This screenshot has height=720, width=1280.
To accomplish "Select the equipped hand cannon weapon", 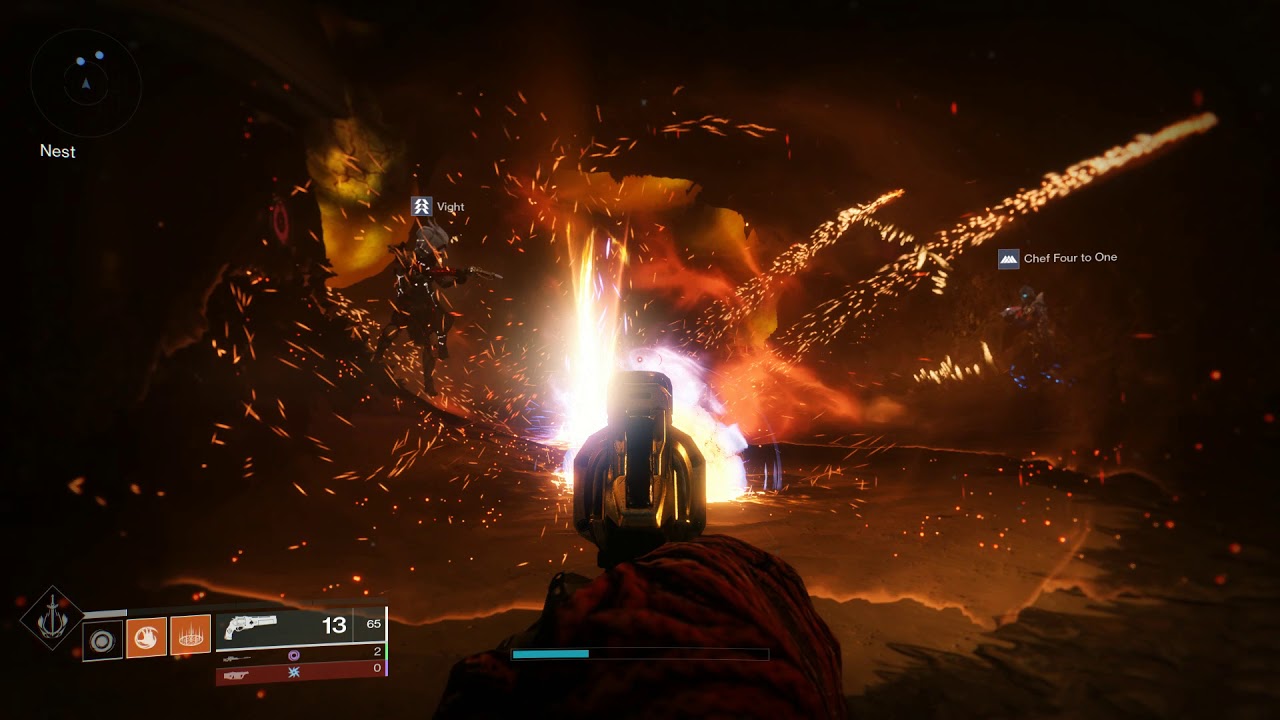I will click(251, 627).
